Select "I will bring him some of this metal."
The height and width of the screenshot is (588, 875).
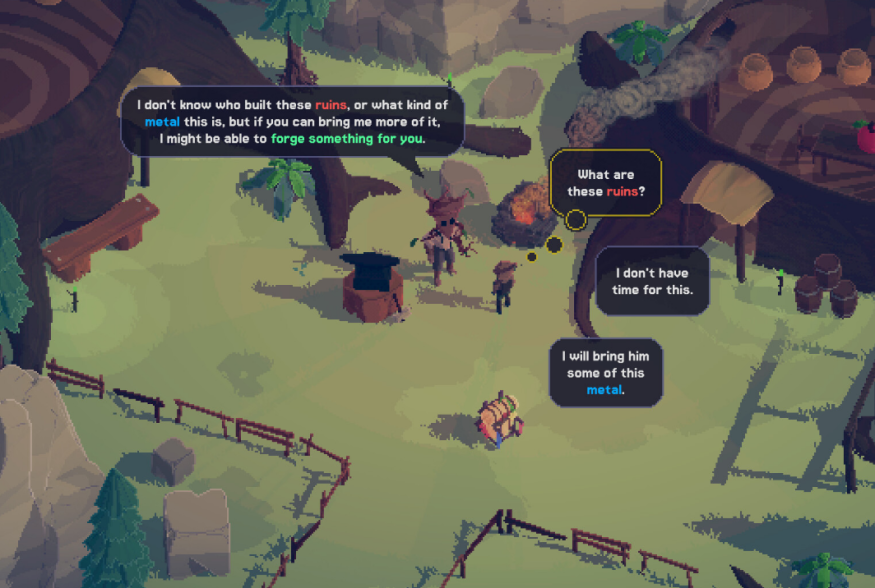pos(606,373)
